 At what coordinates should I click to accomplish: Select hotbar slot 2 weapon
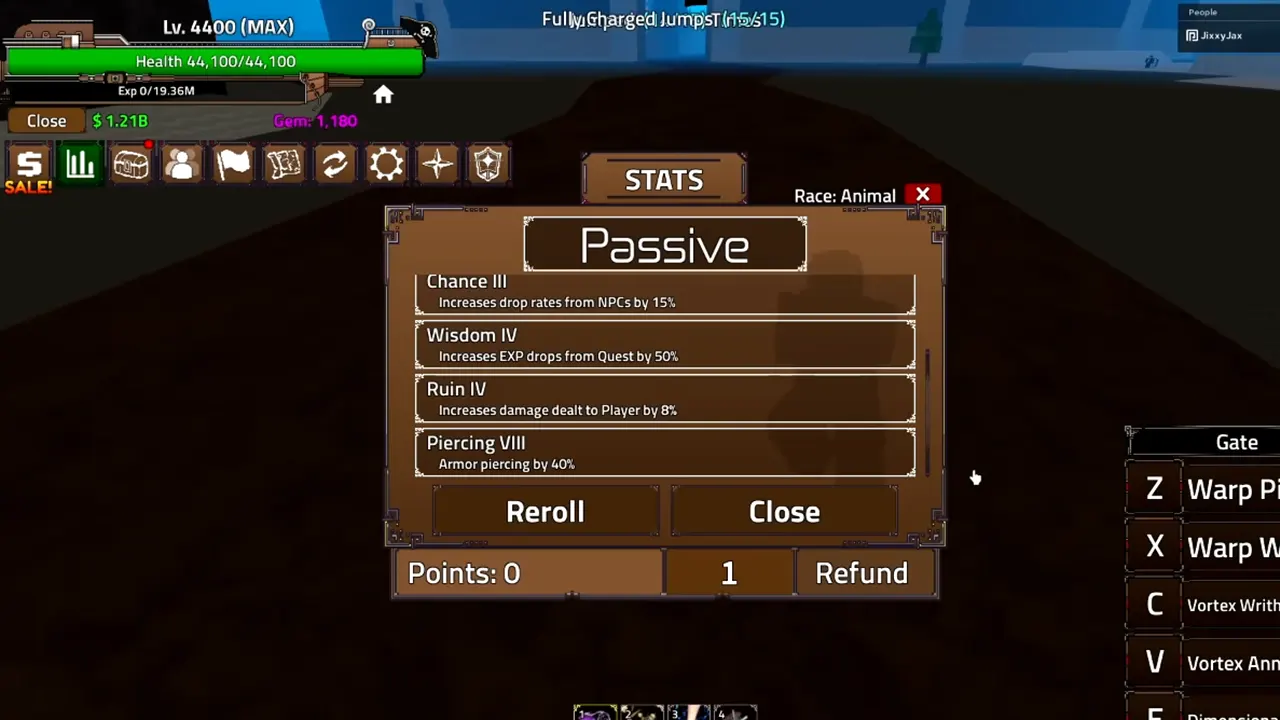pos(641,712)
